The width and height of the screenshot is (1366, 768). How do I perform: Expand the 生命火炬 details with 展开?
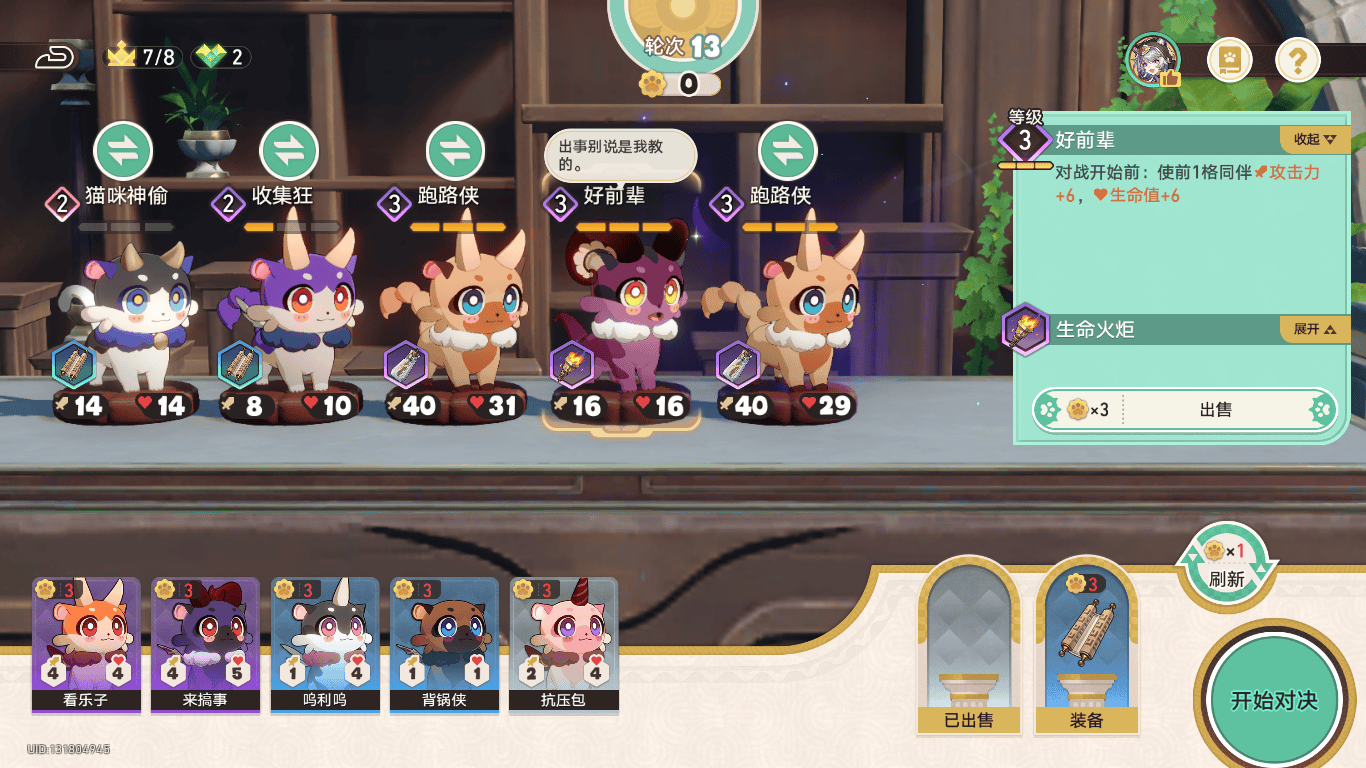pos(1314,329)
